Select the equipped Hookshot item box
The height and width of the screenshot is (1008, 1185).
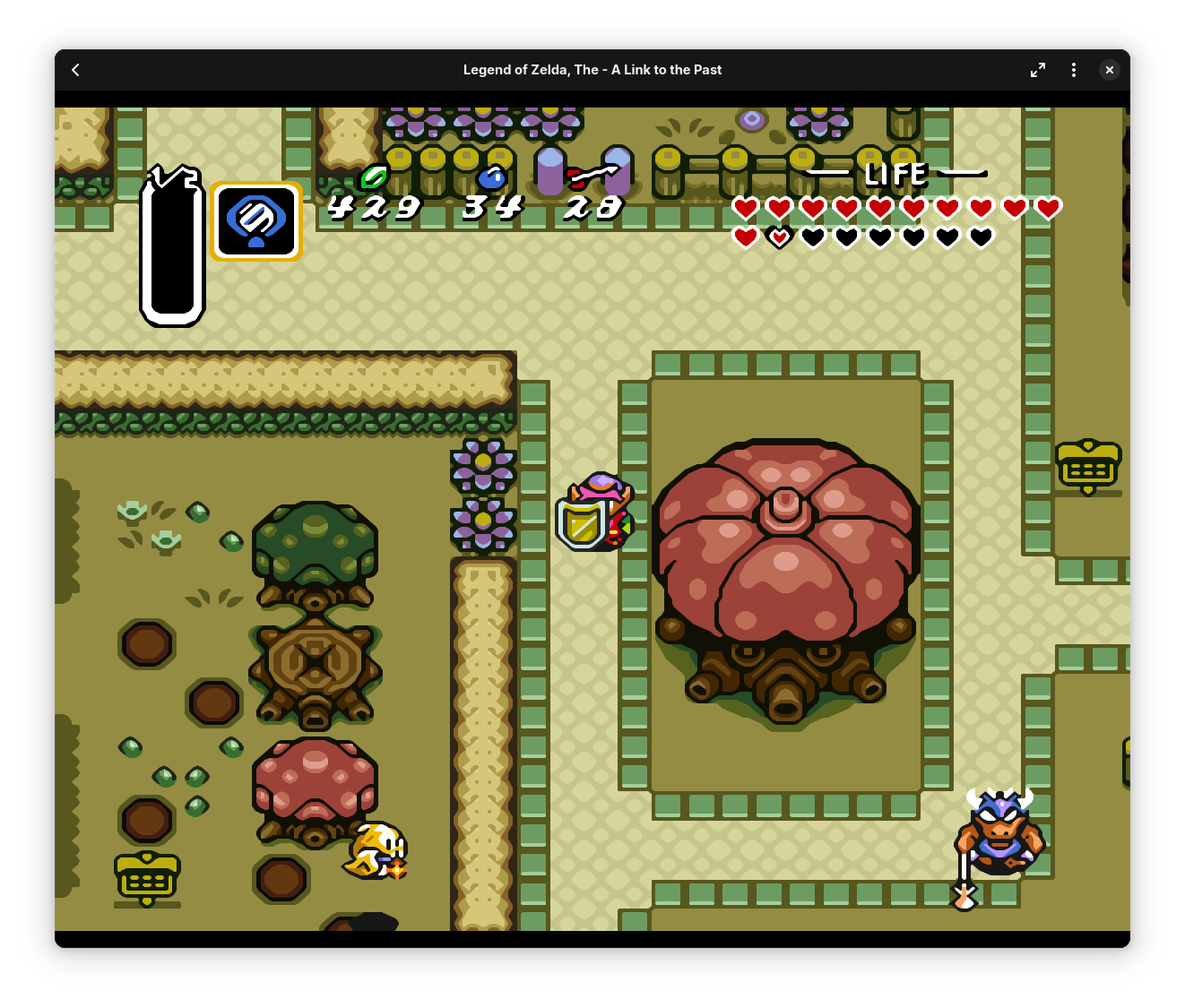pyautogui.click(x=255, y=220)
